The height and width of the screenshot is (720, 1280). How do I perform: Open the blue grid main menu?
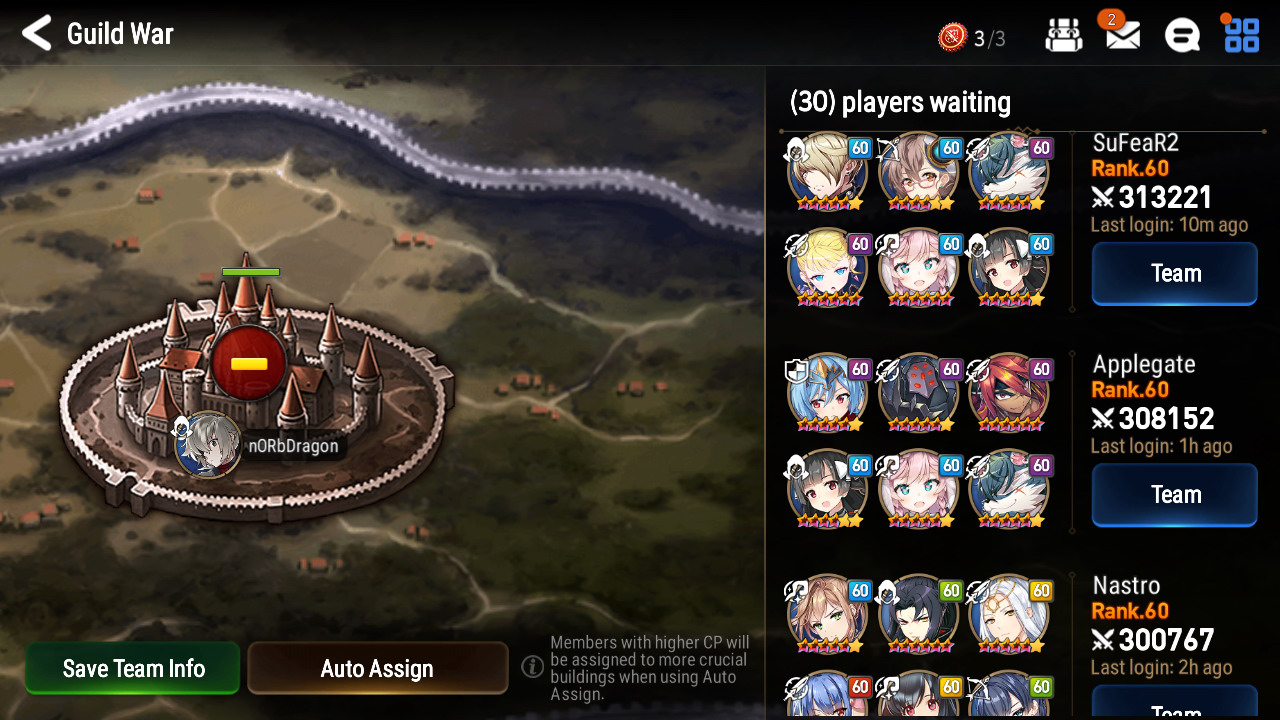coord(1242,35)
